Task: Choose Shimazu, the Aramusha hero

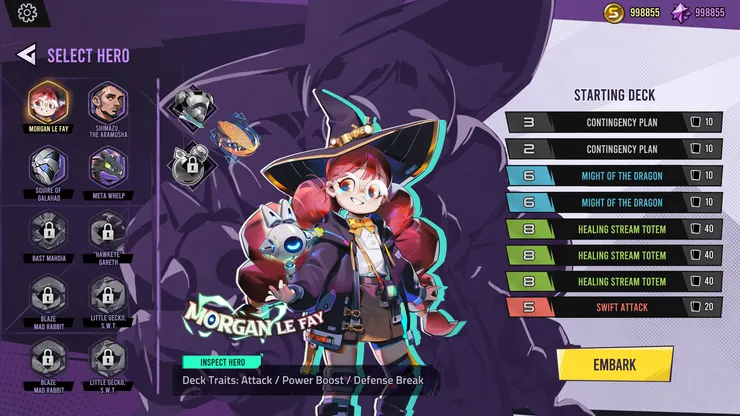Action: pos(108,101)
